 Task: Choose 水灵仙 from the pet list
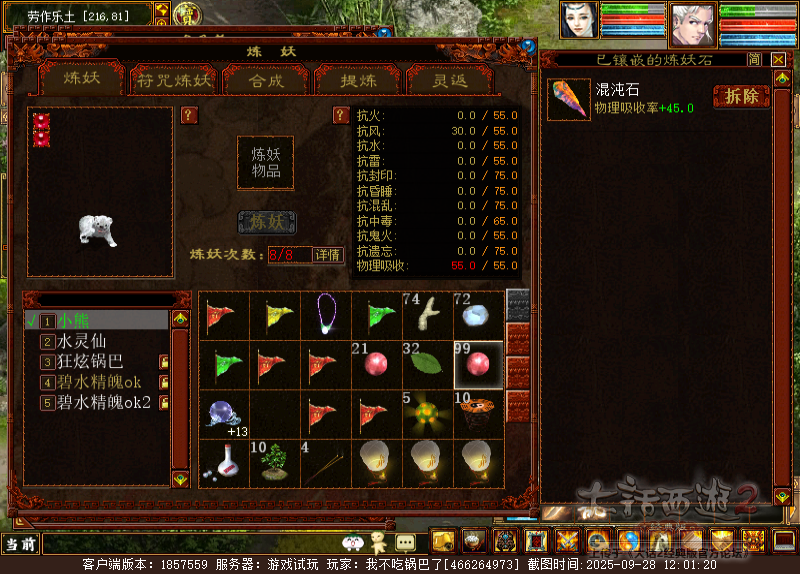click(82, 341)
